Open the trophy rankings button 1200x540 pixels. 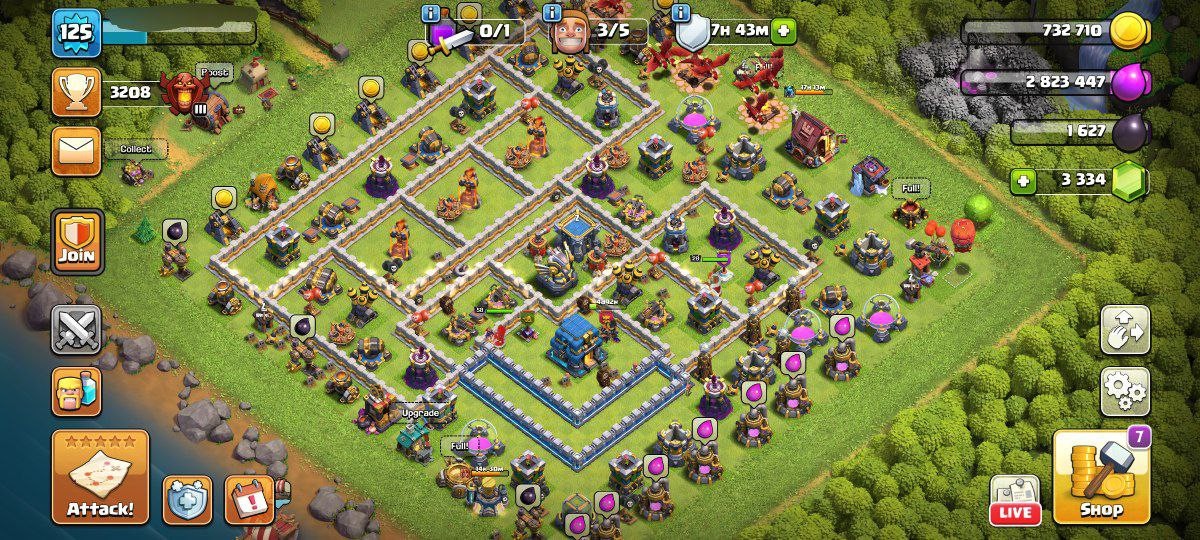77,93
